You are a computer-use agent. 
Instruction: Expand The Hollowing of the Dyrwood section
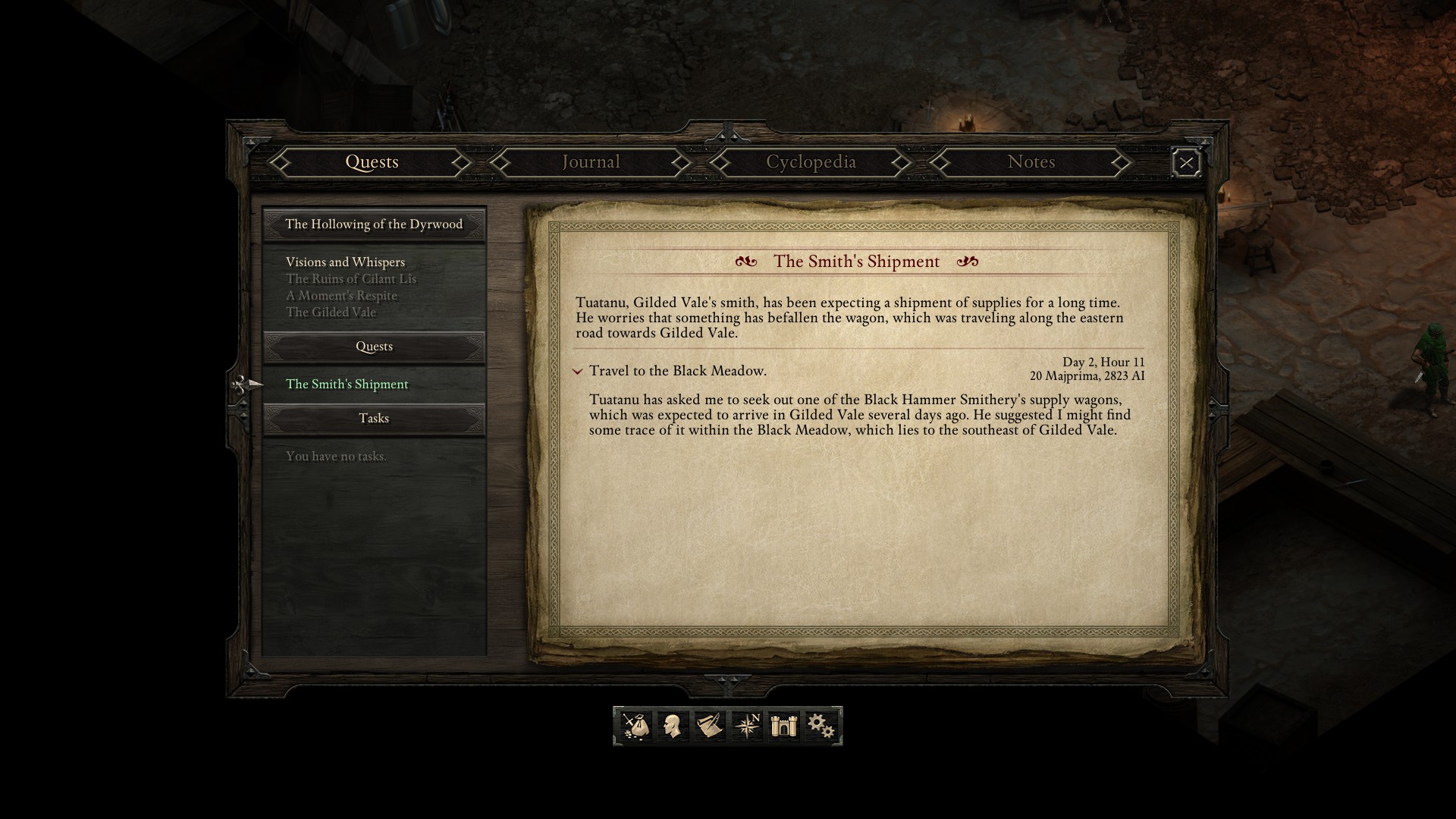(373, 224)
